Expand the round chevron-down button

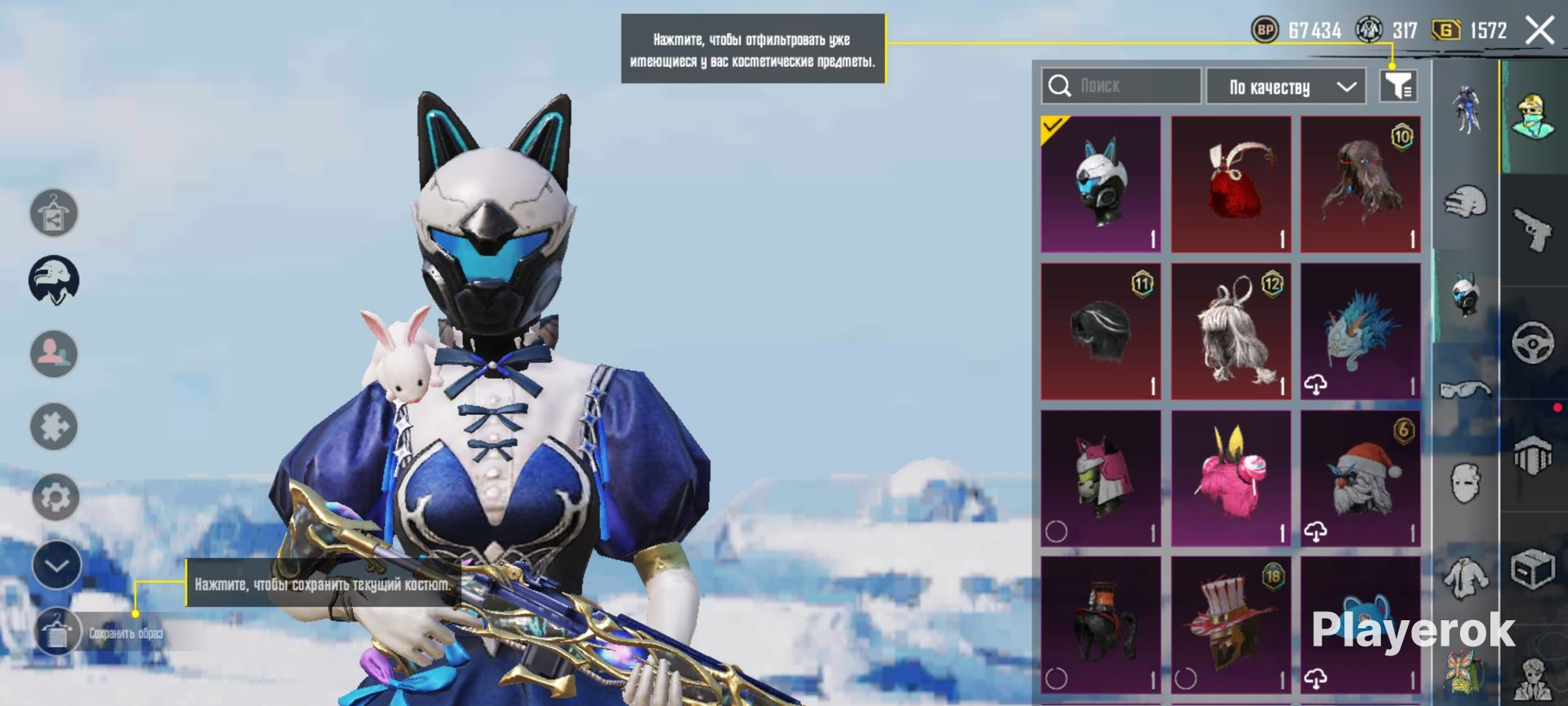coord(56,565)
